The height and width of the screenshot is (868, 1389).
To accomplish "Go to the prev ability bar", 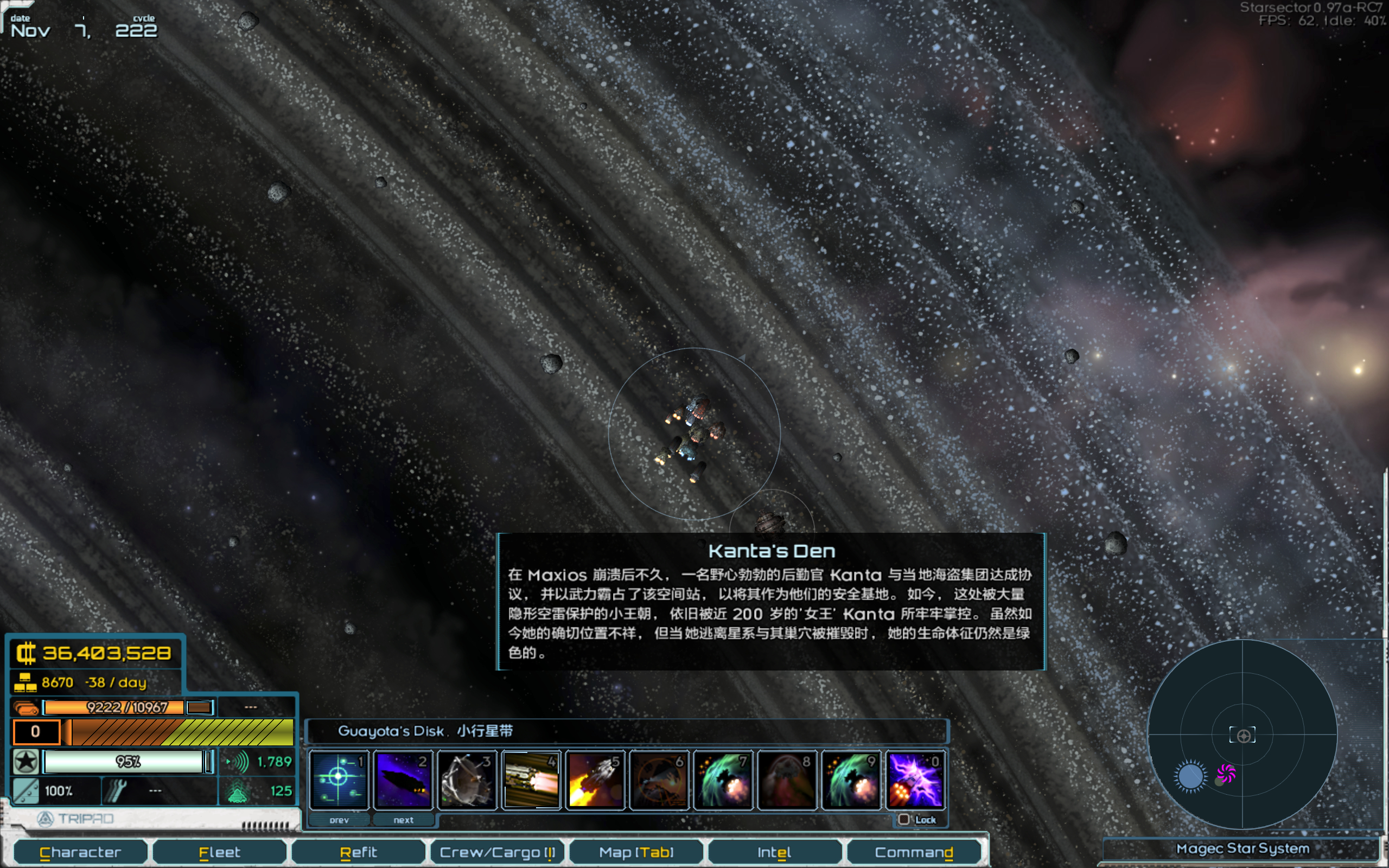I will tap(339, 820).
